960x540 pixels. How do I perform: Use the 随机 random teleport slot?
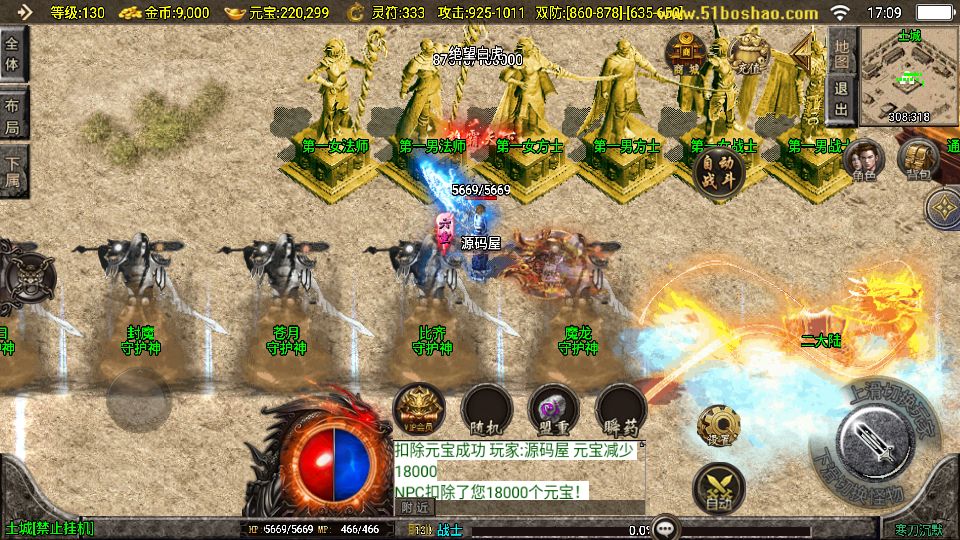487,408
